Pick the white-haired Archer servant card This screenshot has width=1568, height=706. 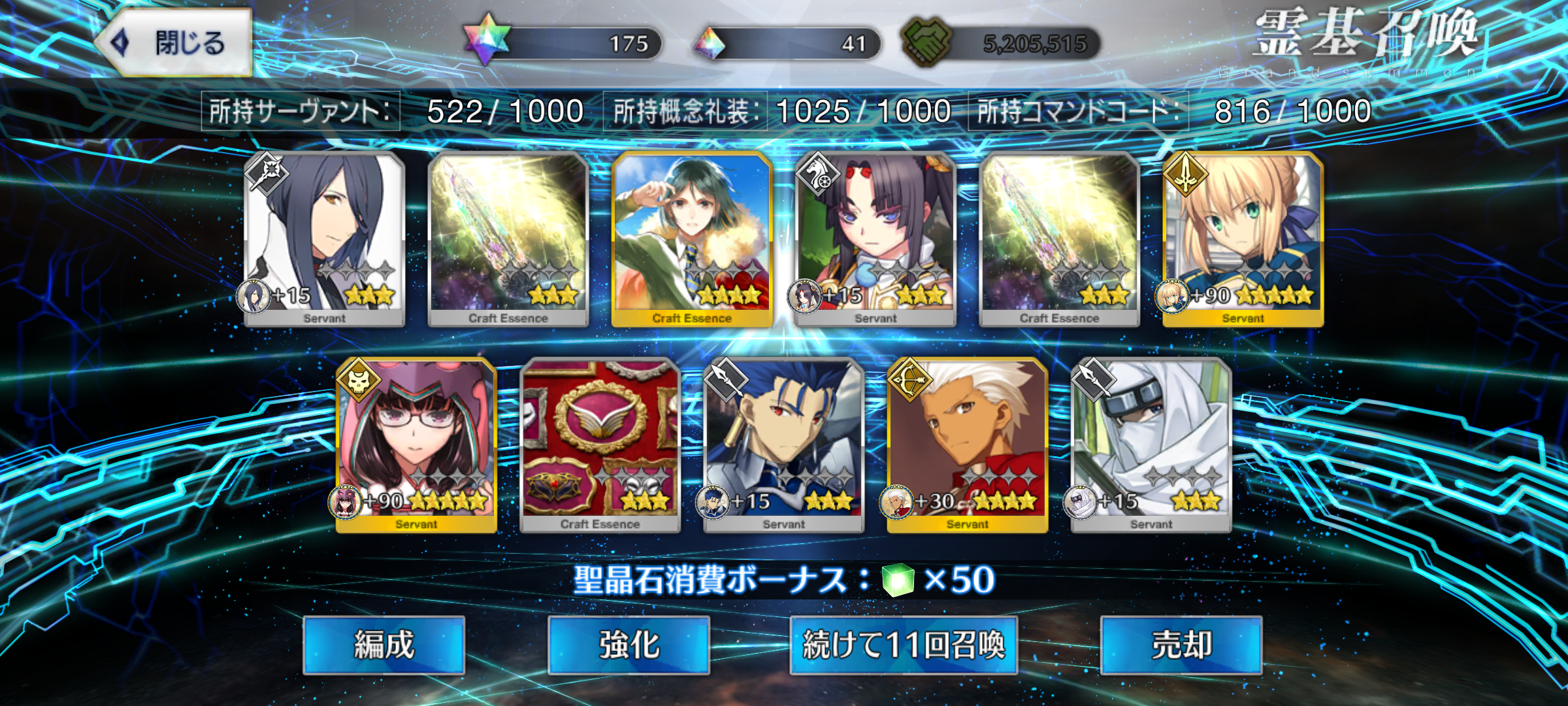tap(968, 445)
